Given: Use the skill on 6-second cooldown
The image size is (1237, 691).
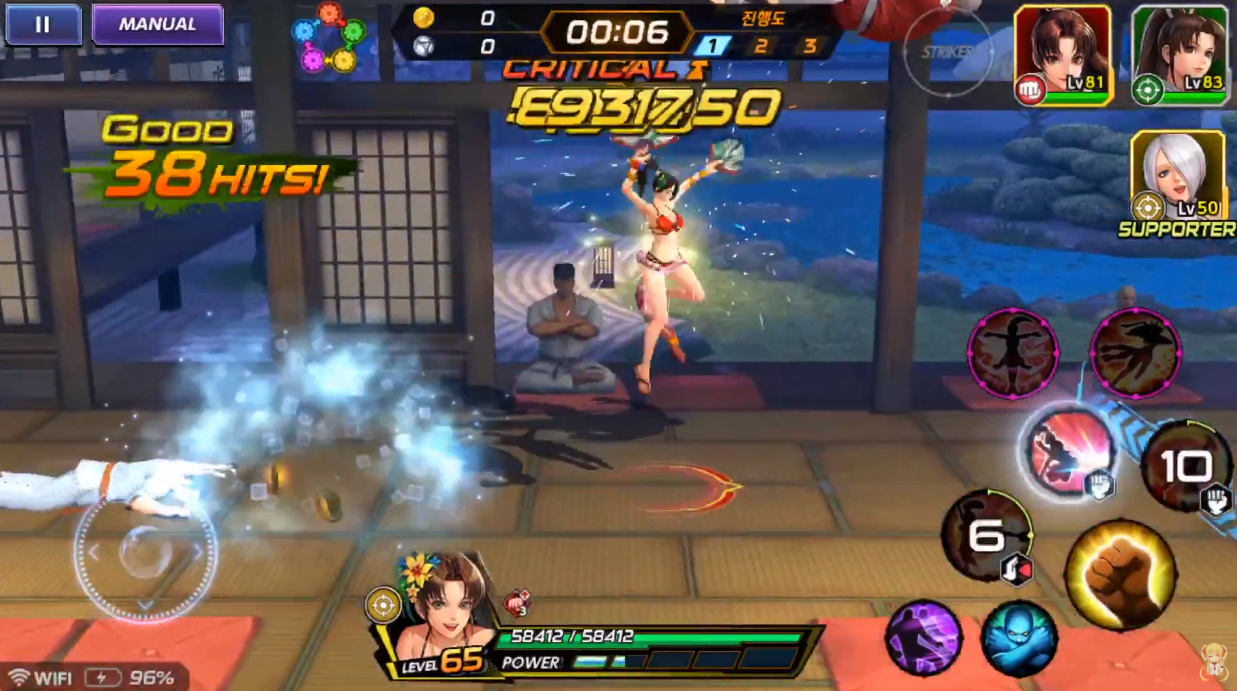Looking at the screenshot, I should [x=986, y=537].
